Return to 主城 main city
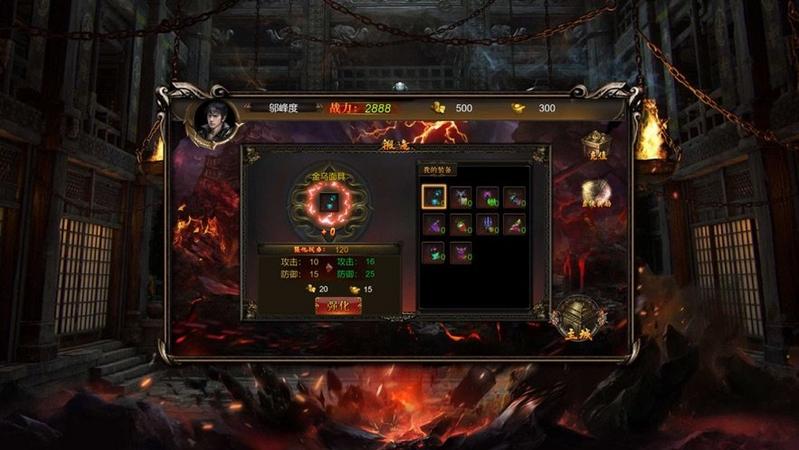 (x=578, y=318)
